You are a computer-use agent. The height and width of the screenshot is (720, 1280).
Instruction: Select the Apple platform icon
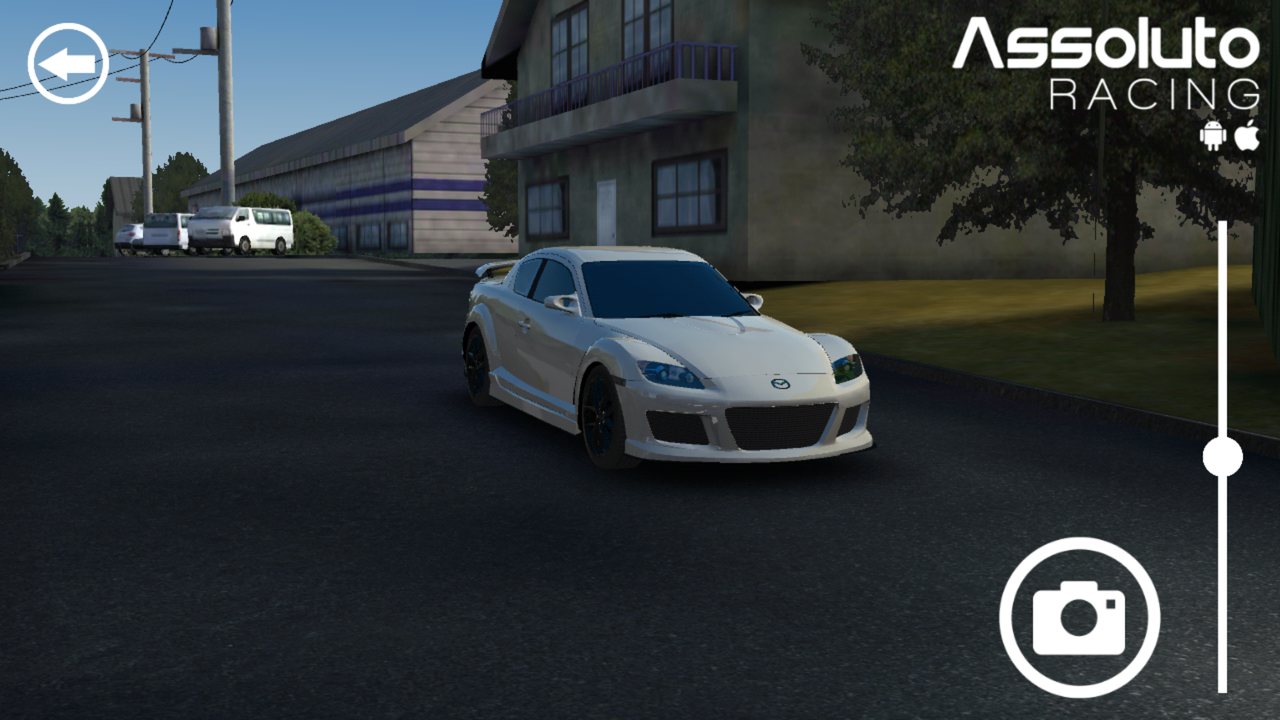point(1246,133)
